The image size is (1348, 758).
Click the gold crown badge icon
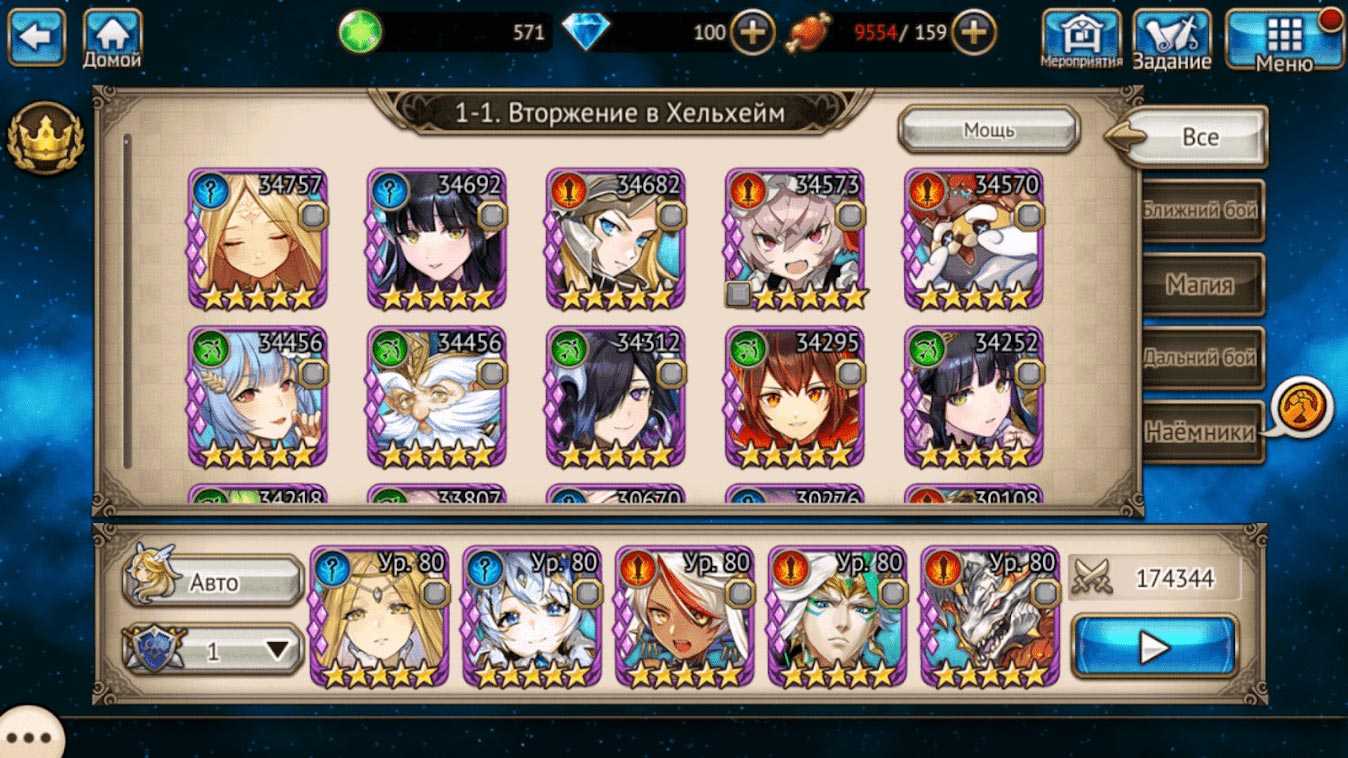point(44,137)
